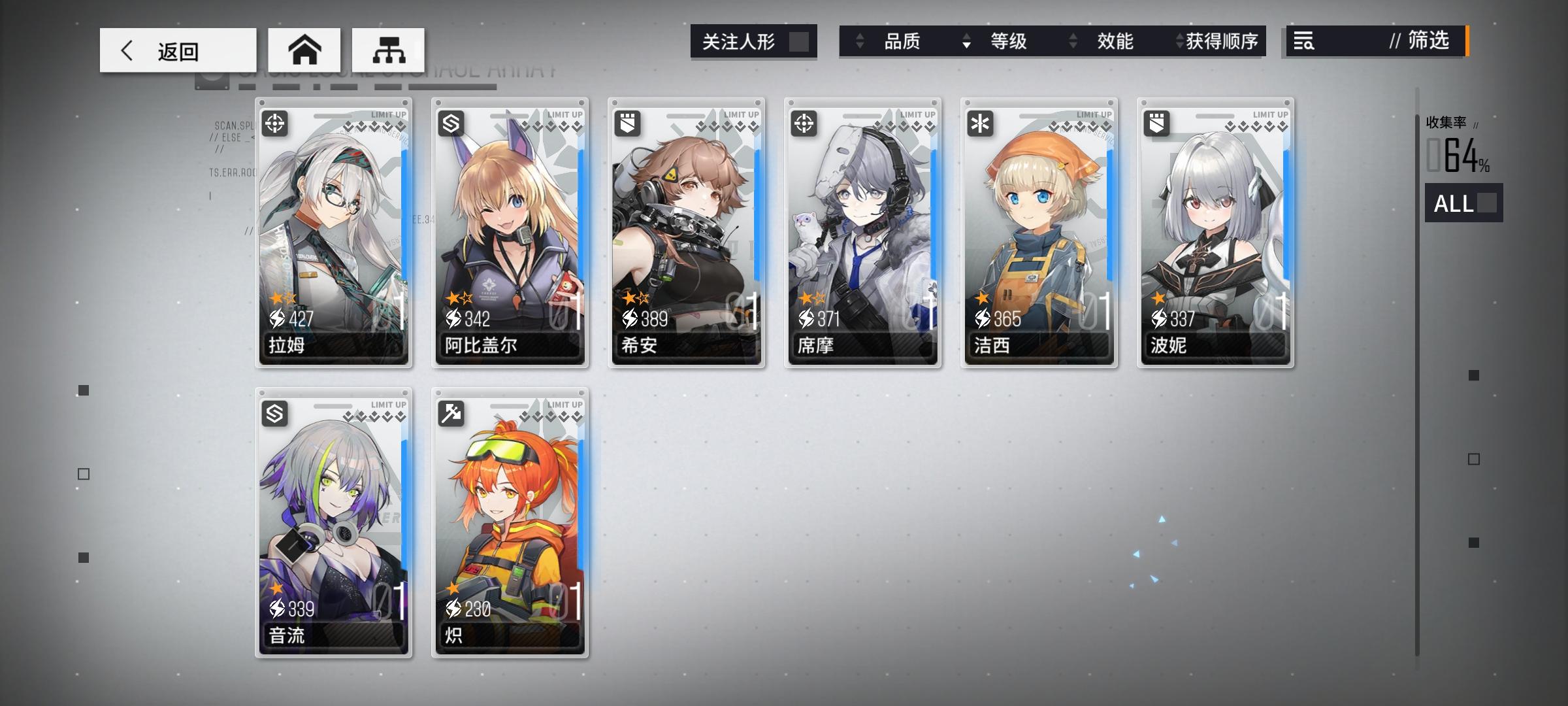Click the energy rating 427 on 拉姆
The width and height of the screenshot is (1568, 706).
tap(293, 320)
